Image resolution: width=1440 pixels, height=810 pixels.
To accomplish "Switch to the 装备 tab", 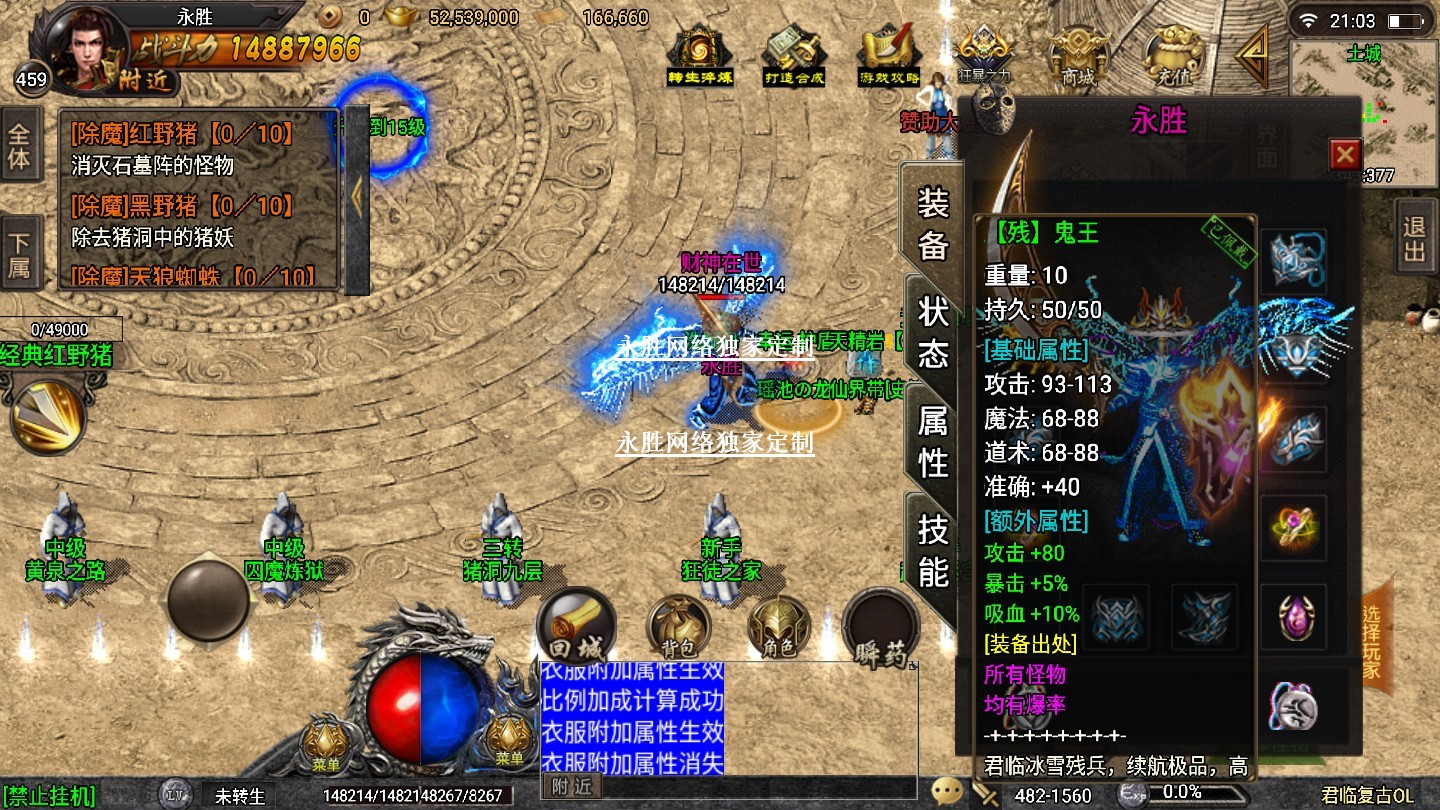I will click(x=932, y=224).
